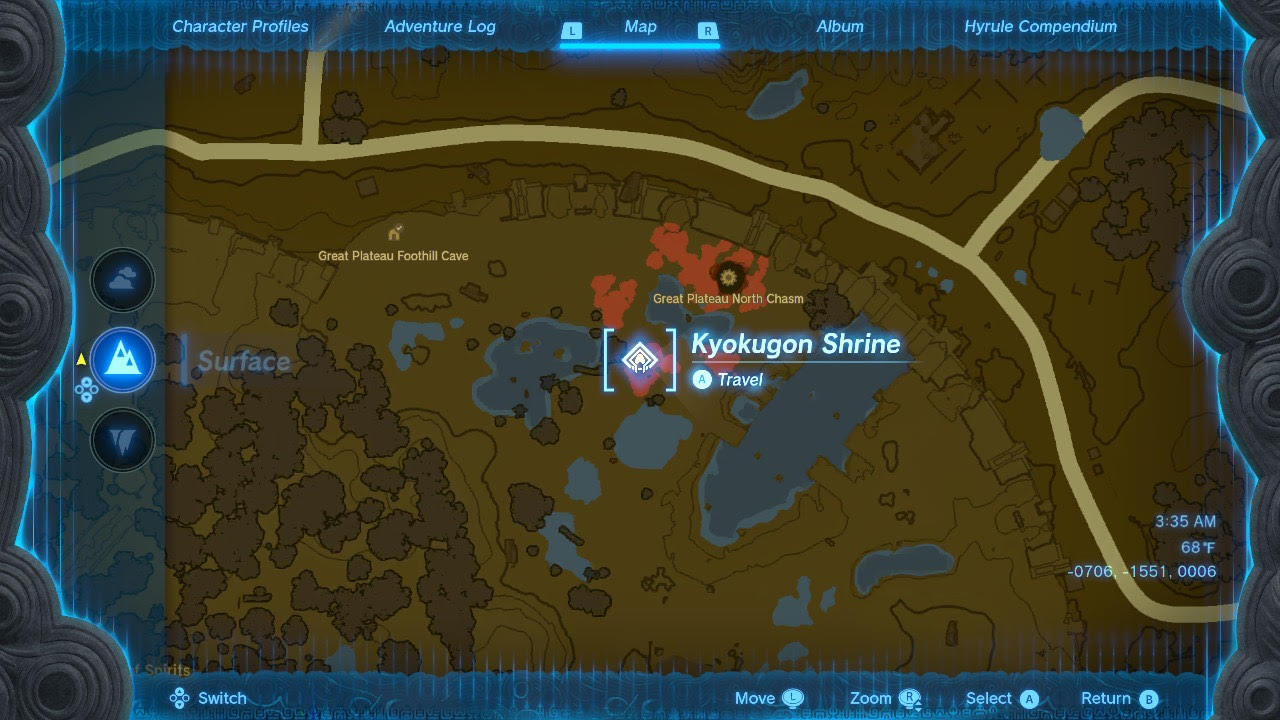Click Return in the bottom bar
The width and height of the screenshot is (1280, 720).
[1105, 697]
